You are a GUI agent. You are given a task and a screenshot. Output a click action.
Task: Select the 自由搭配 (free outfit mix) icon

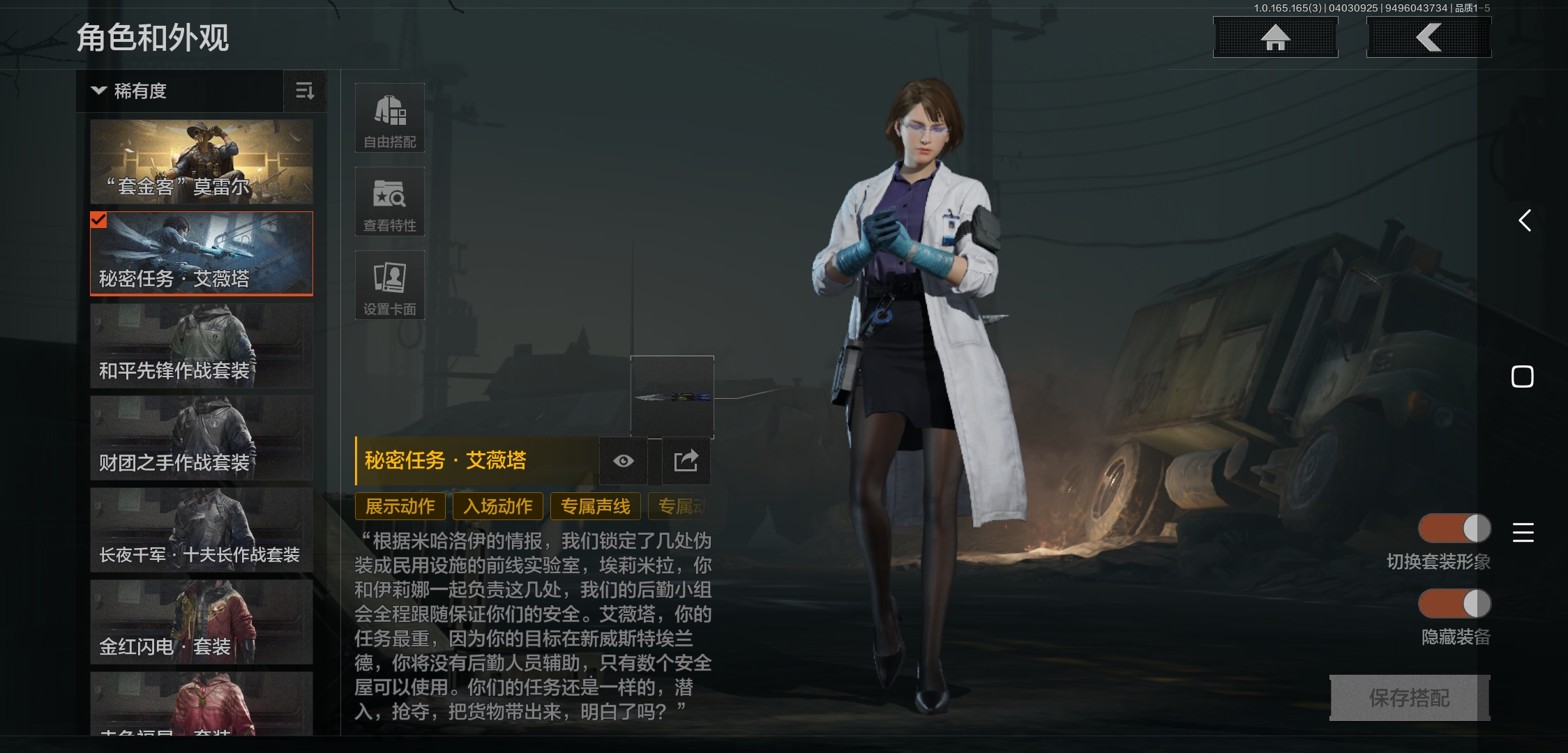pyautogui.click(x=390, y=117)
